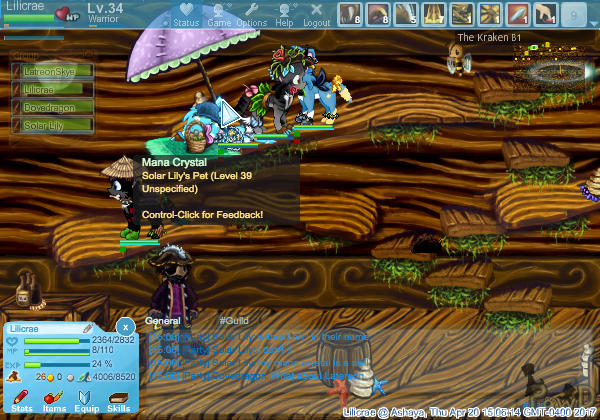
Task: Open the Stats panel
Action: (21, 401)
